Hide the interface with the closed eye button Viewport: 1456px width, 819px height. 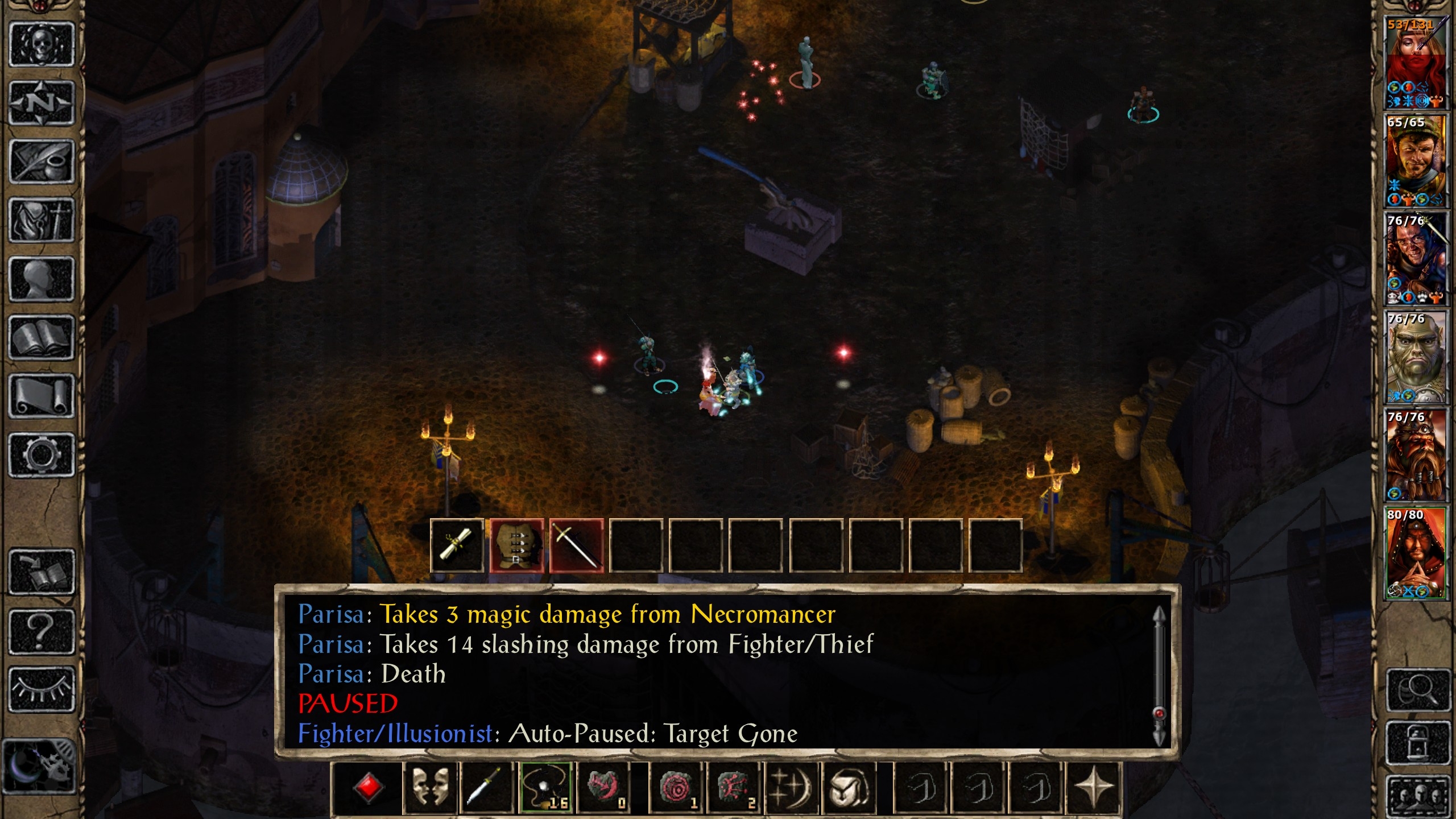[41, 689]
